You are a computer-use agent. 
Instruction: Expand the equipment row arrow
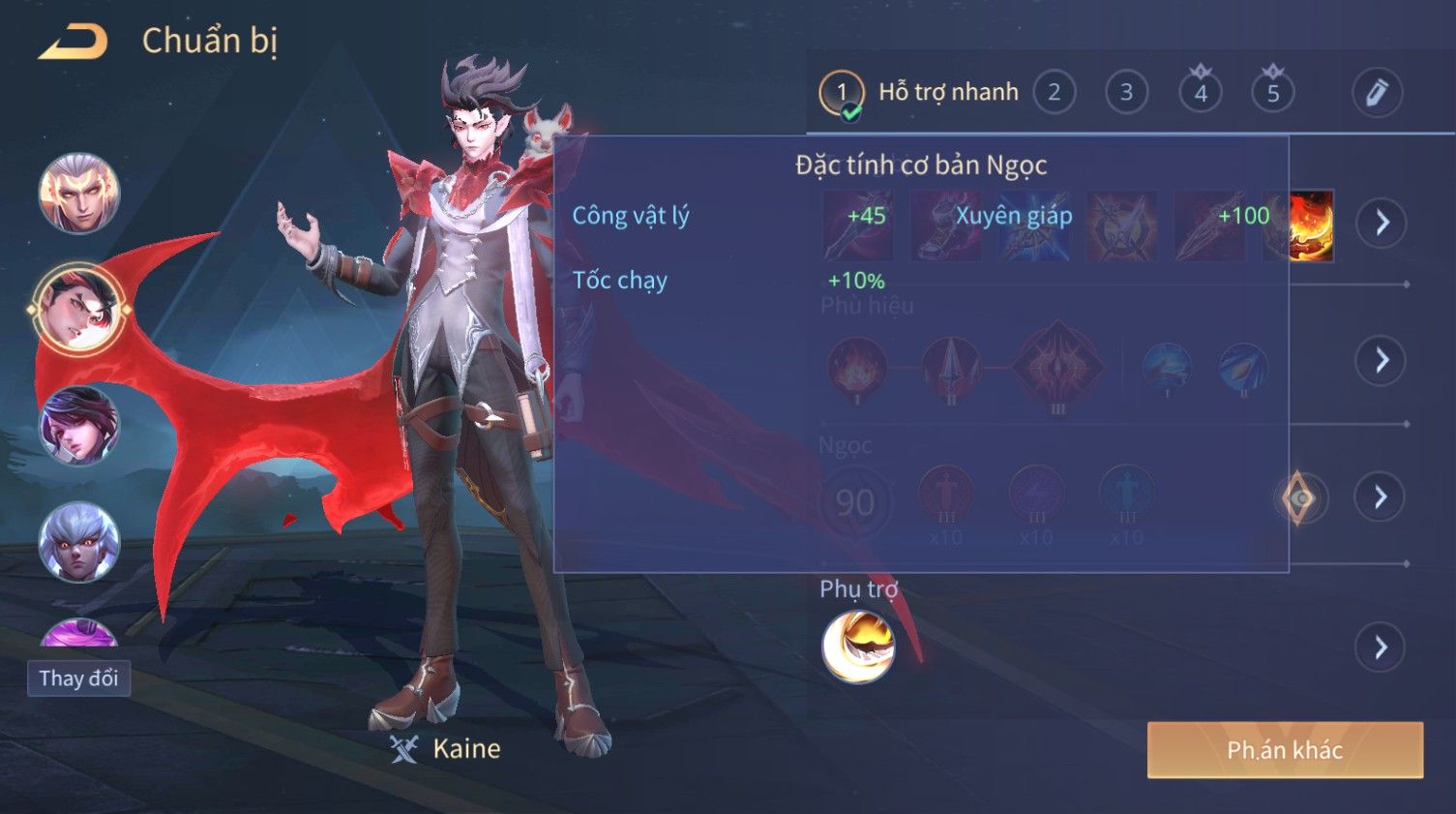point(1381,223)
